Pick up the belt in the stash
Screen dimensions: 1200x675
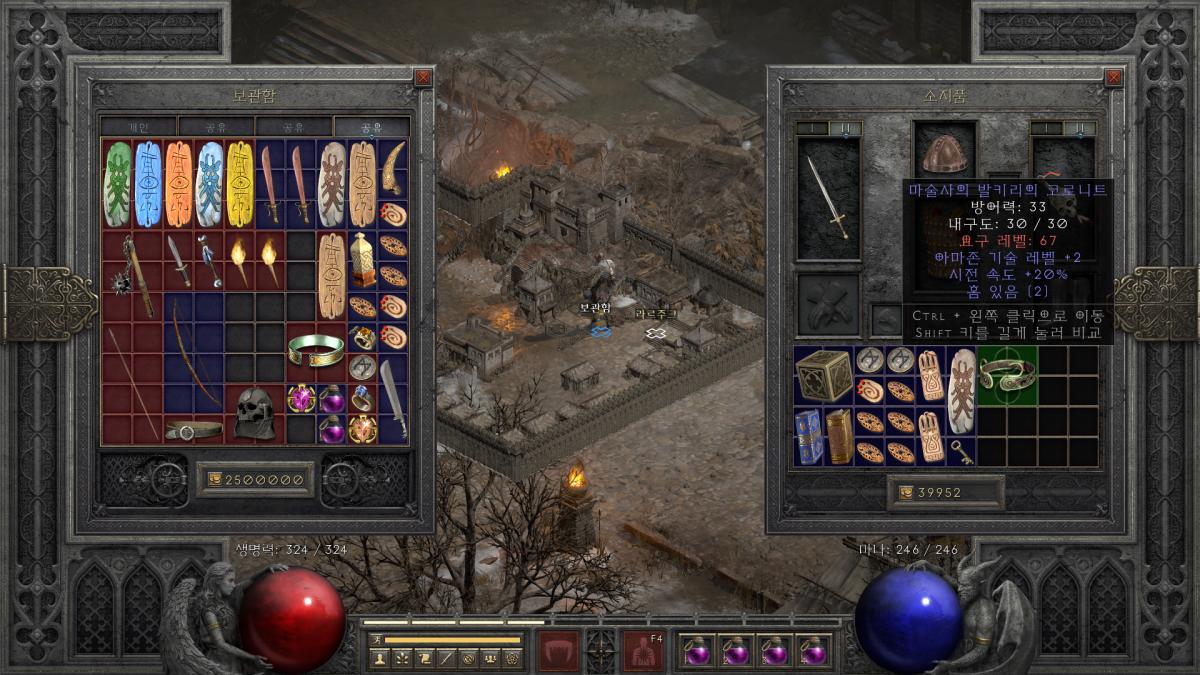pos(193,430)
